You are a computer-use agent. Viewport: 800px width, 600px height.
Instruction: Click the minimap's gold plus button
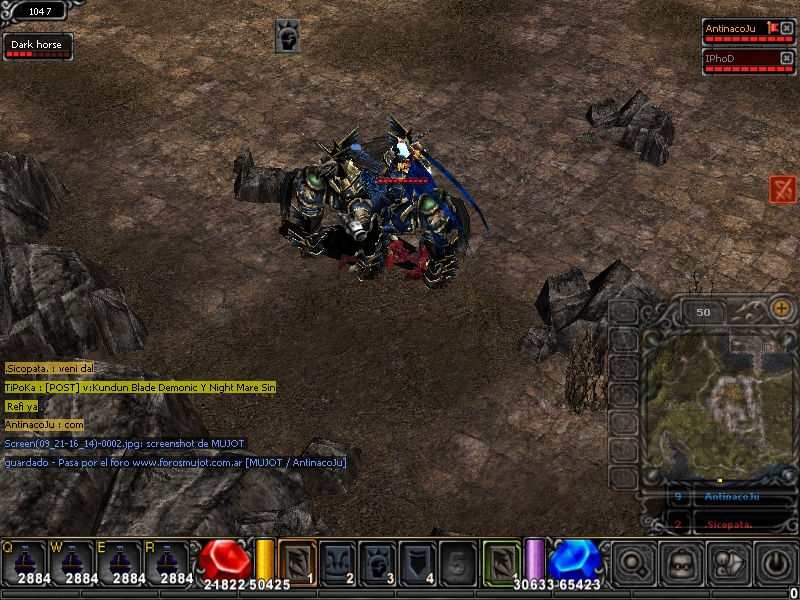click(781, 310)
